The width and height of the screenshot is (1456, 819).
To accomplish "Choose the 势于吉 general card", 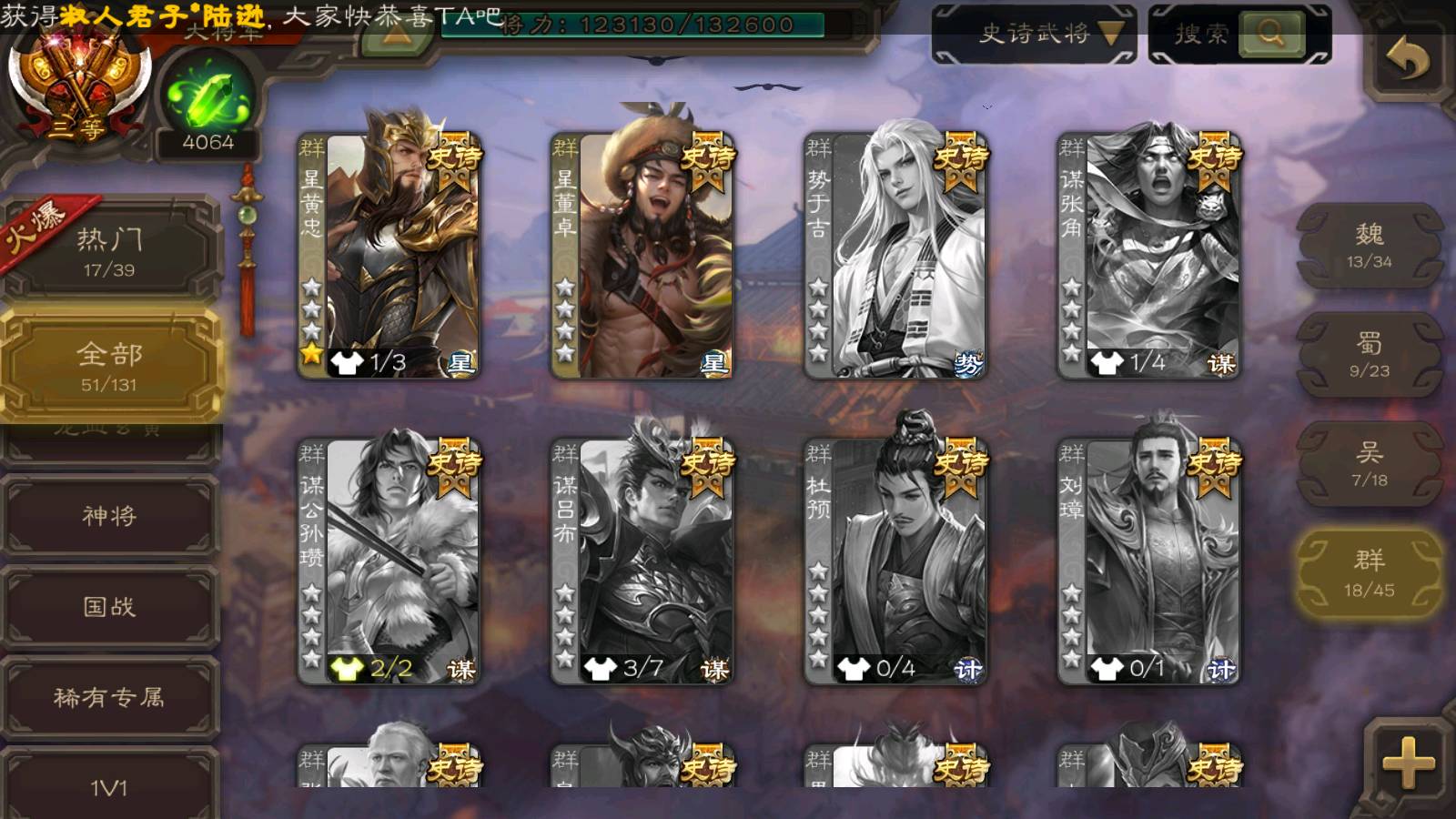I will point(895,255).
